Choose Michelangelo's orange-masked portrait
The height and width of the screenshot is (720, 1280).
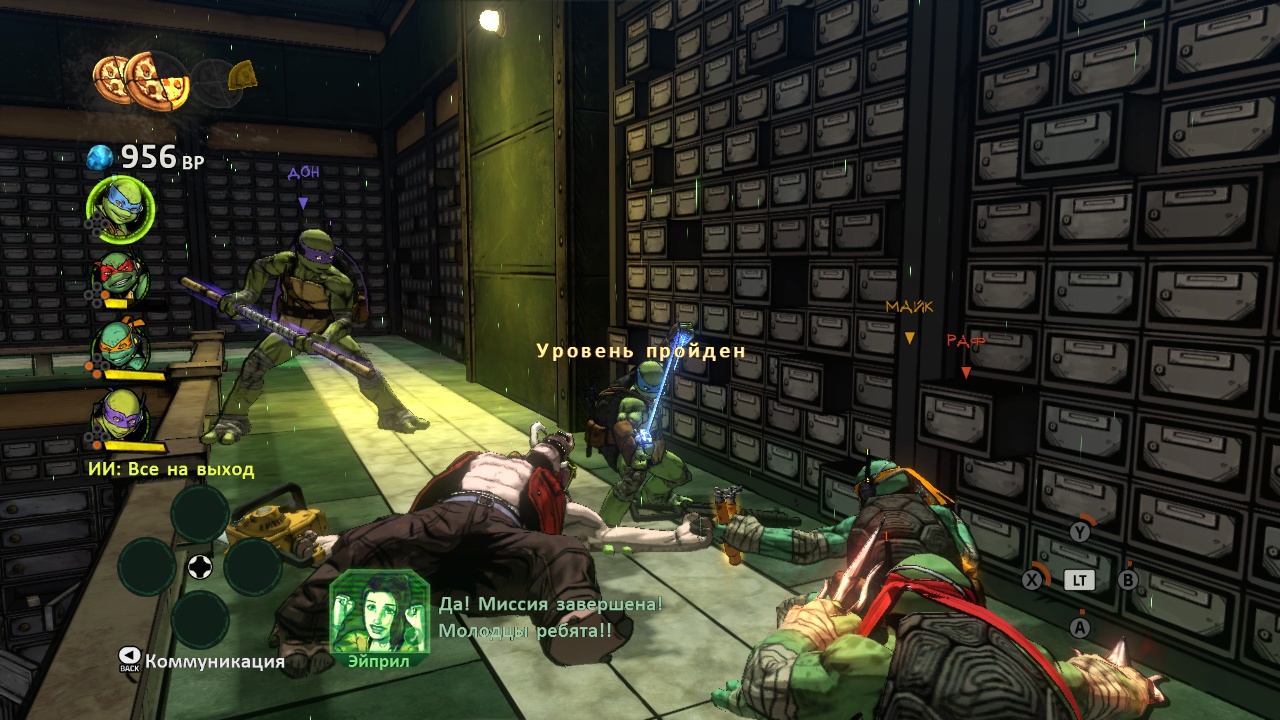121,345
